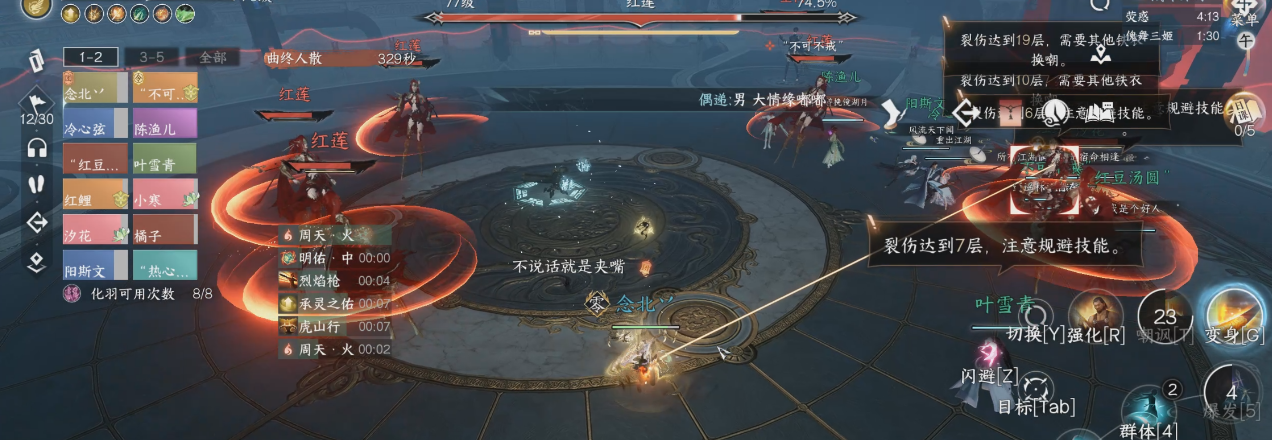Activate the 变身 transform skill
Viewport: 1272px width, 440px height.
pyautogui.click(x=1232, y=313)
